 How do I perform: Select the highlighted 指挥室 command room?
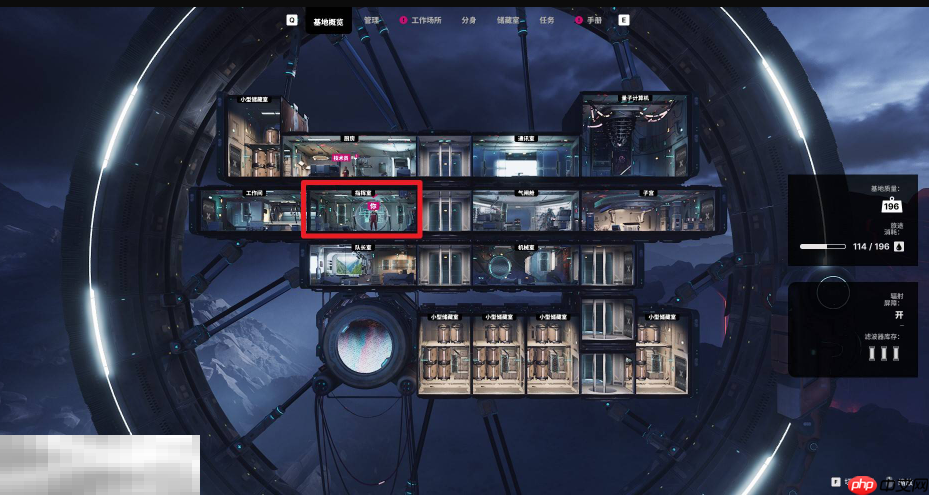362,209
